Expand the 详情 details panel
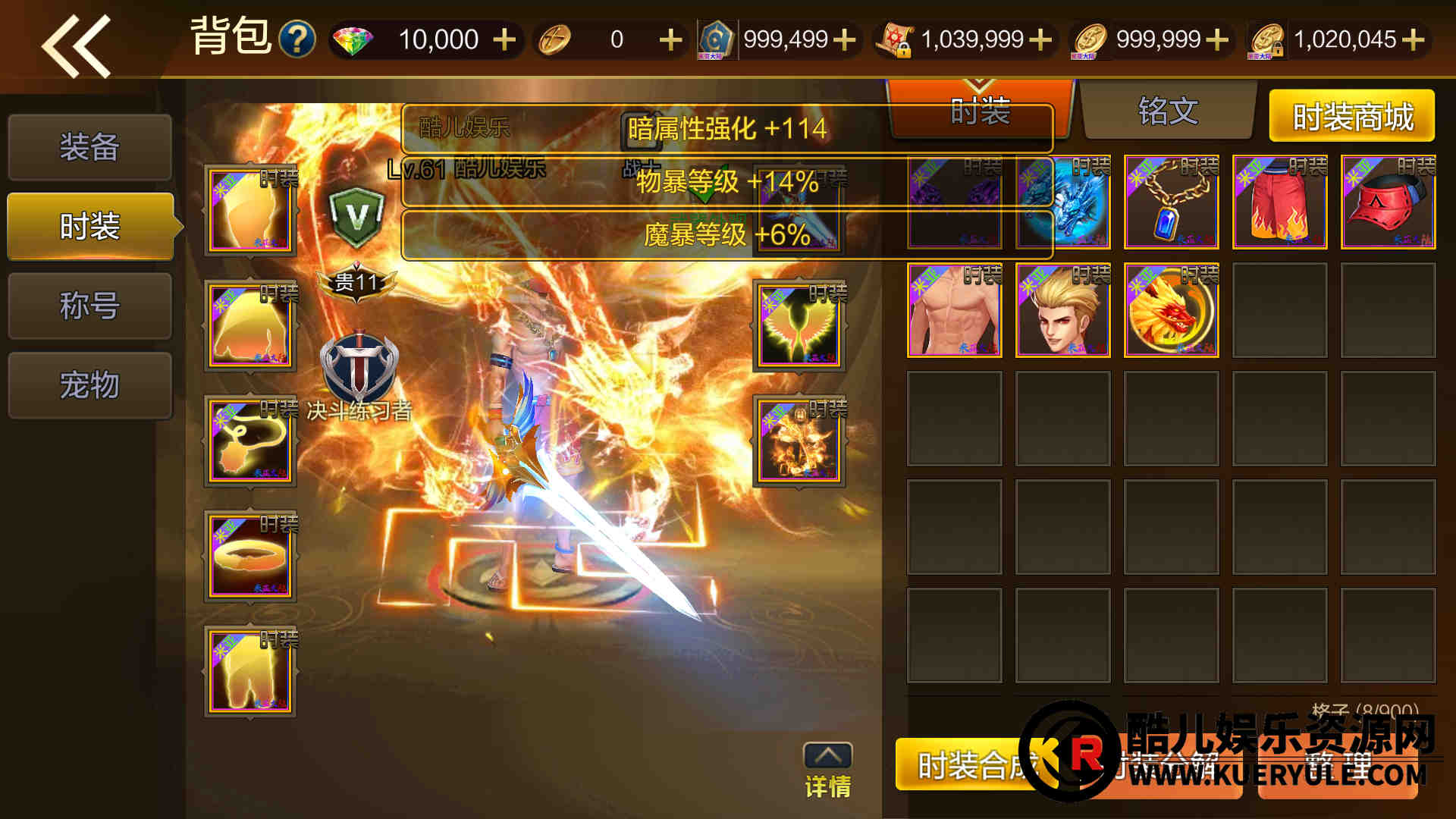 pyautogui.click(x=827, y=770)
